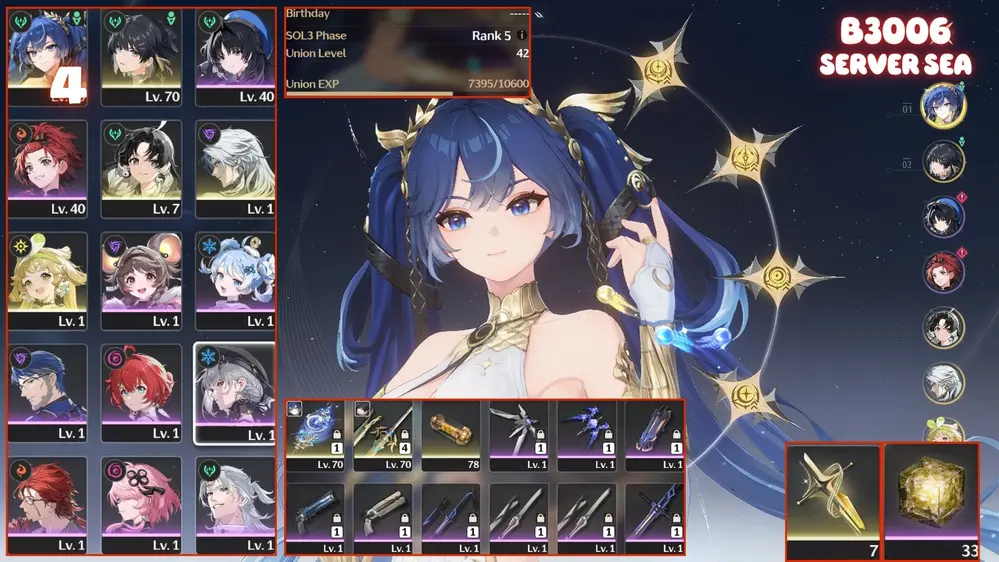
Task: Switch to the side portrait numbered 02
Action: (941, 160)
